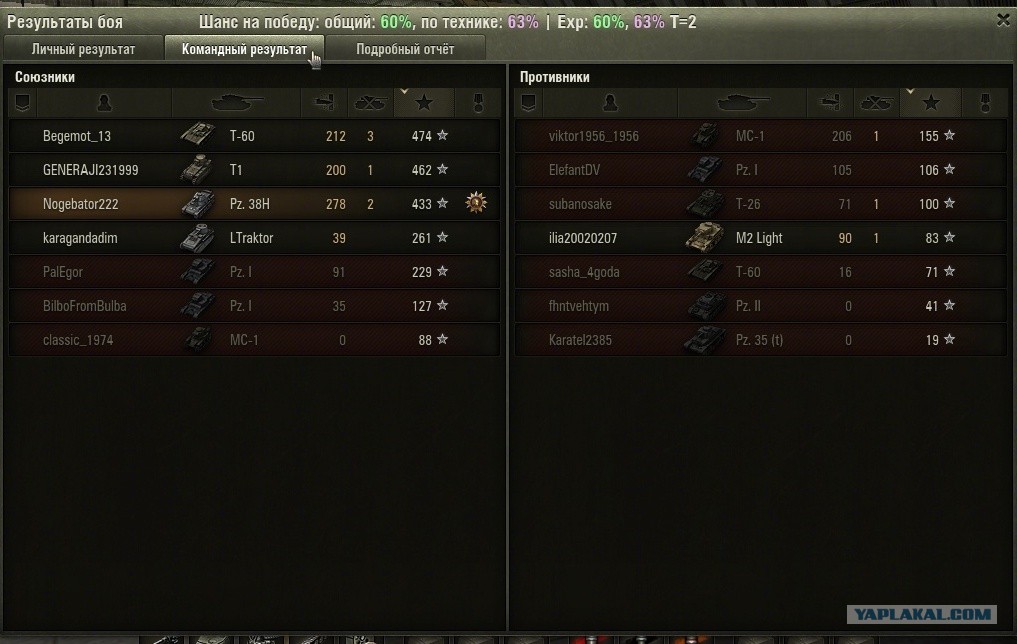The image size is (1017, 644).
Task: Click the ElefantDV enemy row
Action: [760, 170]
